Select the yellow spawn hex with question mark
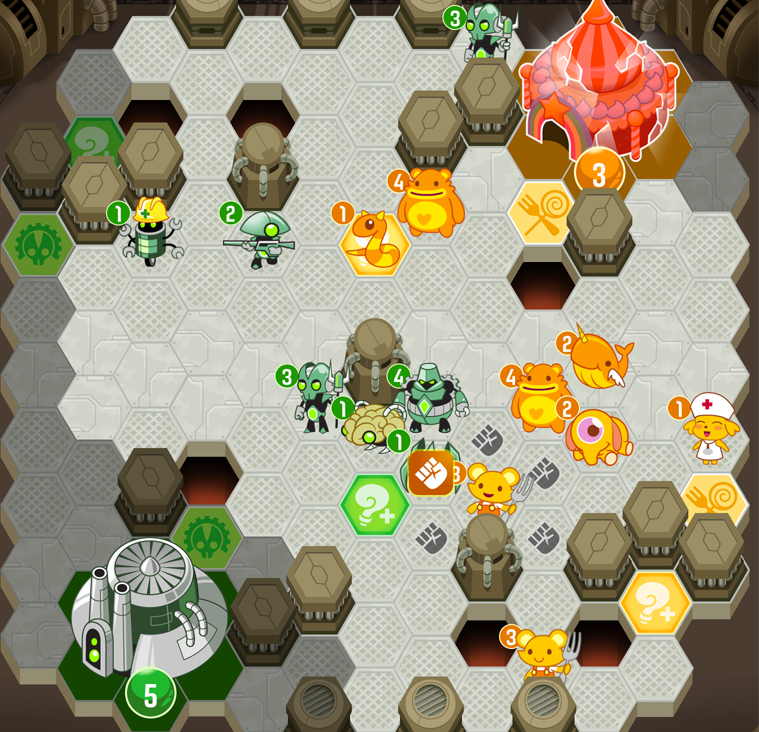The image size is (759, 732). [655, 603]
